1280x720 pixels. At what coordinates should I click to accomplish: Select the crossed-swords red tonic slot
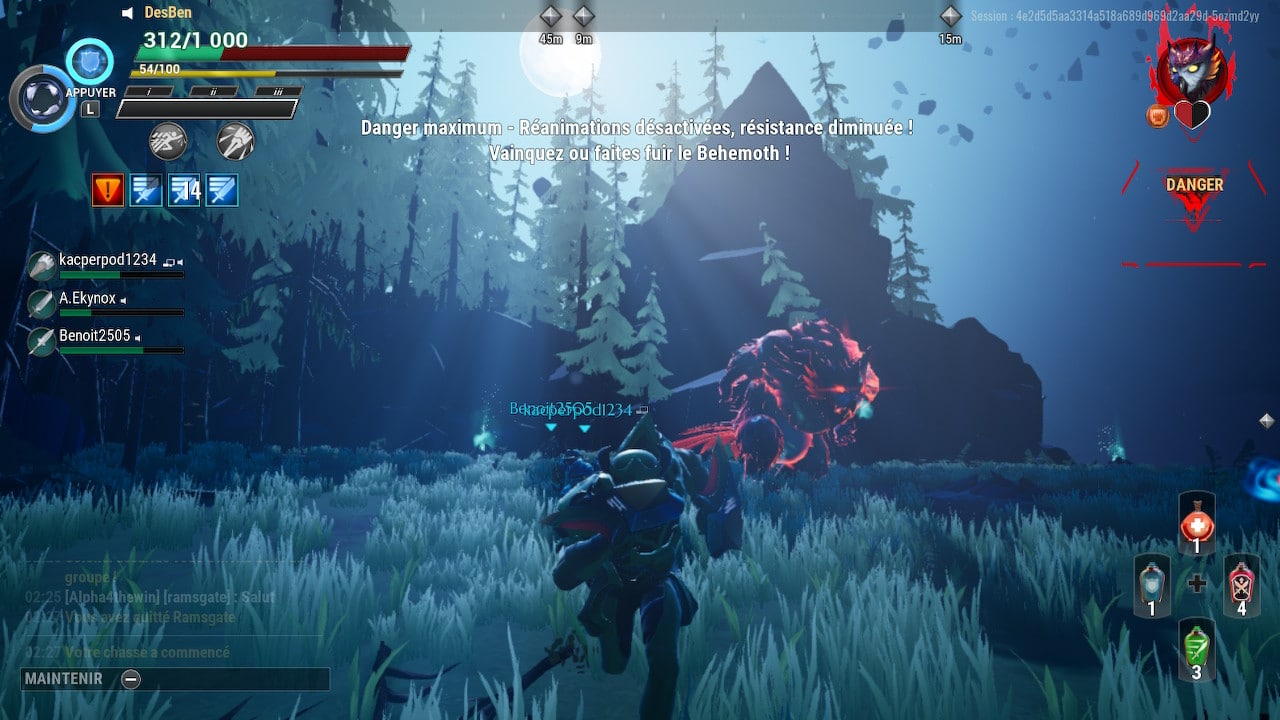pyautogui.click(x=1242, y=585)
